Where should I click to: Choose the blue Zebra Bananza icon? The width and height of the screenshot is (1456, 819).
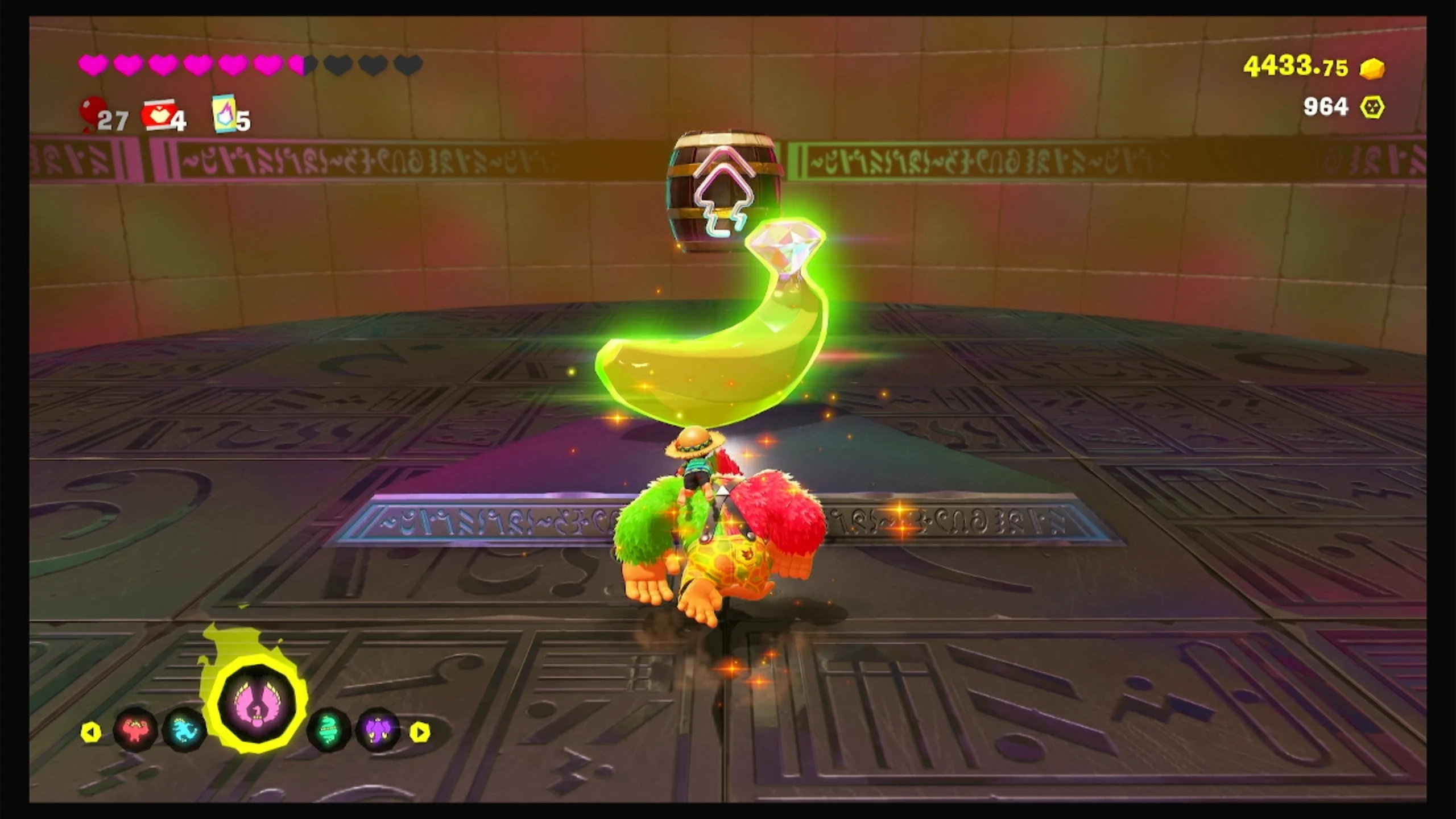[x=184, y=730]
